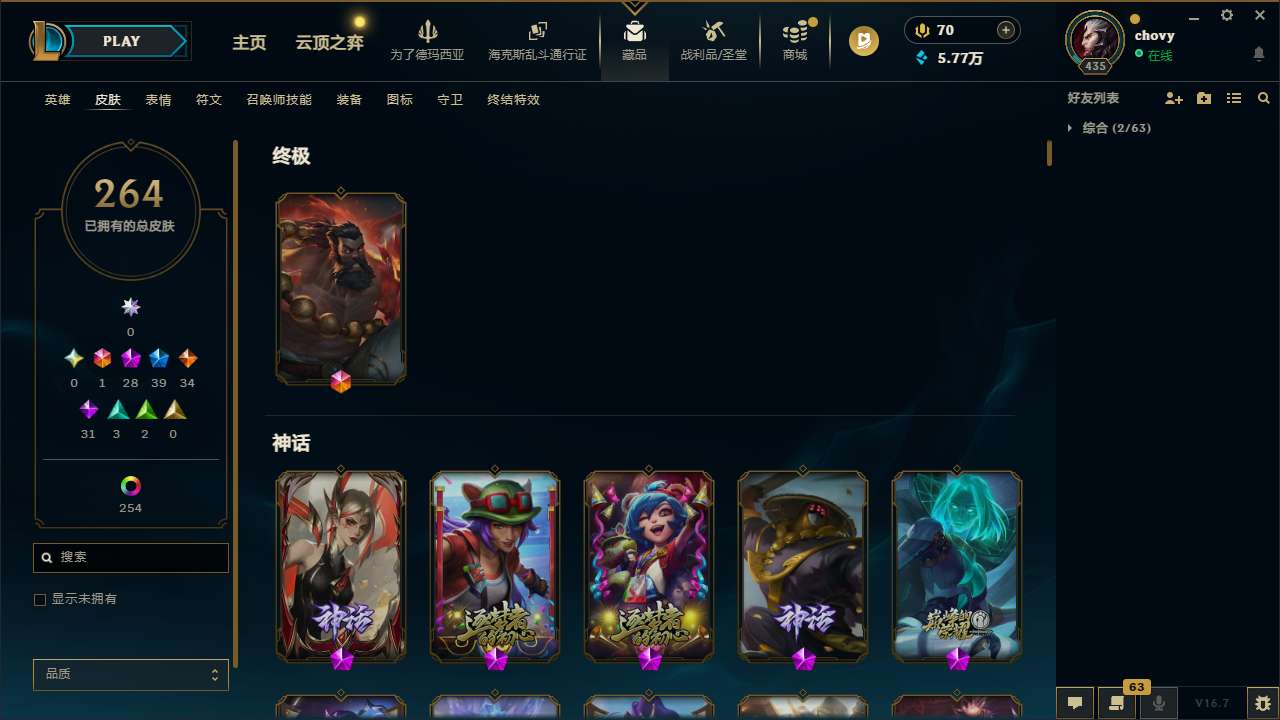1280x720 pixels.
Task: Collapse the chevron above the 藏品 tab
Action: (634, 5)
